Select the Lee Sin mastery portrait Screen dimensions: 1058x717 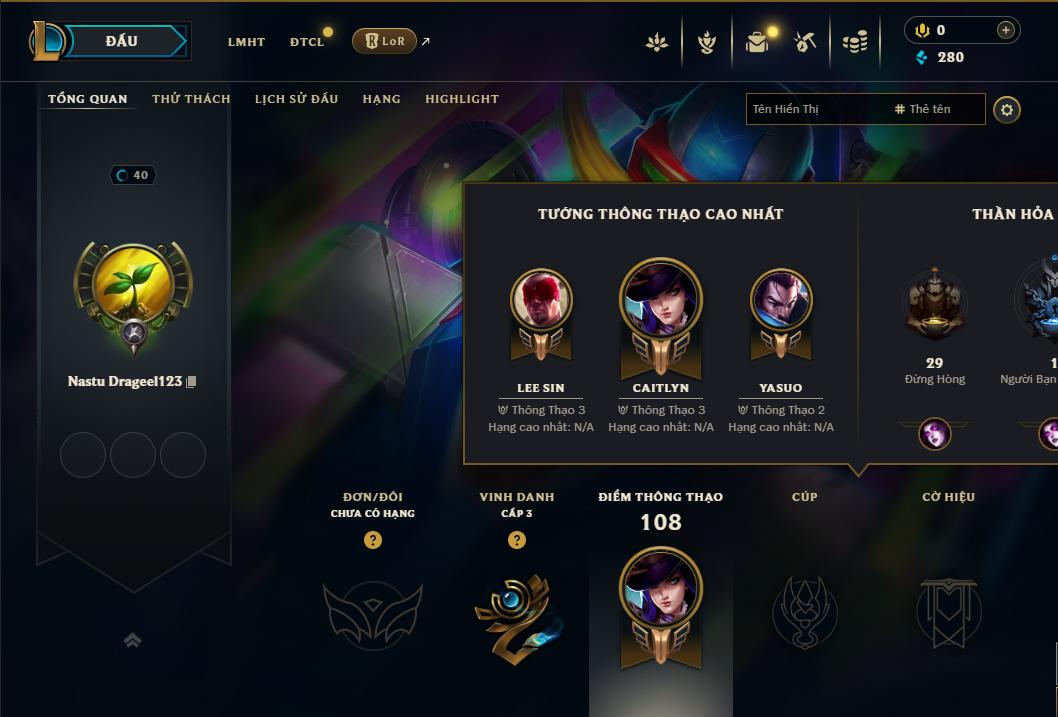click(x=541, y=300)
